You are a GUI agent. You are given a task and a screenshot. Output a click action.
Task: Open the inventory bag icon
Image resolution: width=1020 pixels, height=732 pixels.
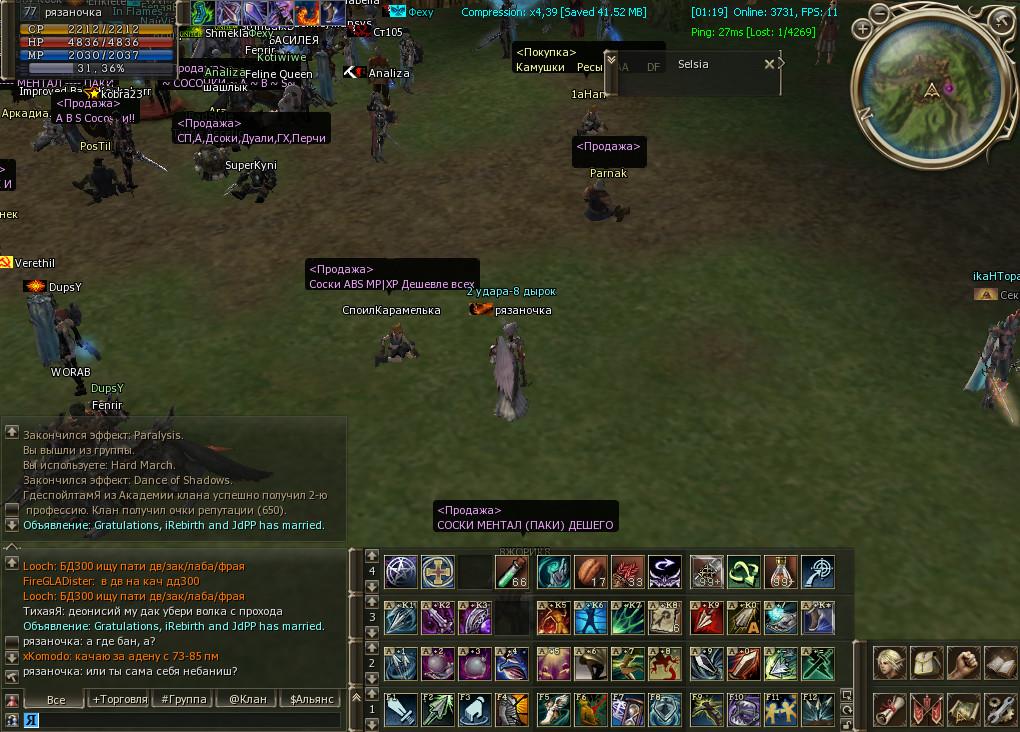click(x=927, y=663)
